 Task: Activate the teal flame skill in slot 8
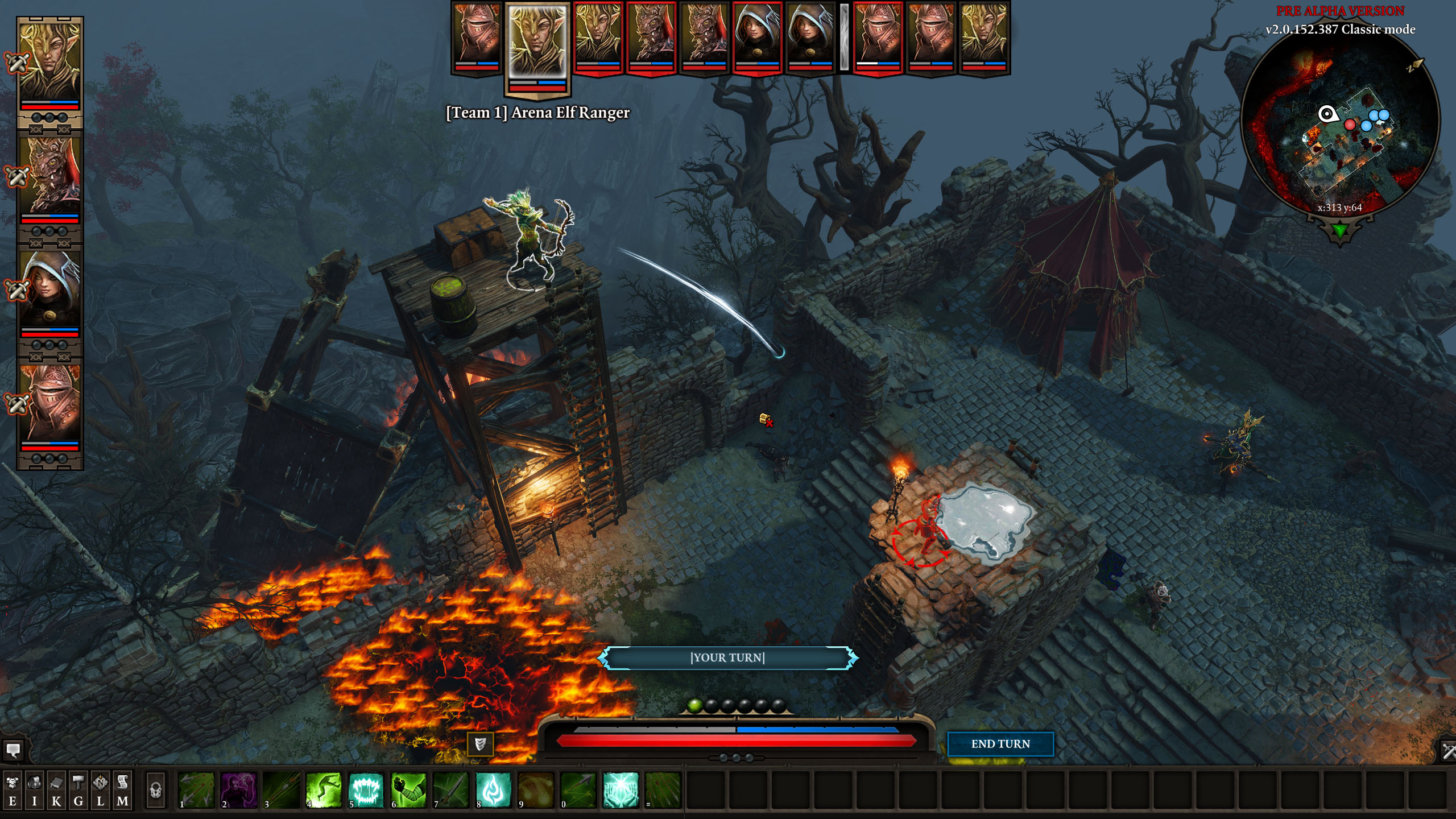pyautogui.click(x=493, y=790)
